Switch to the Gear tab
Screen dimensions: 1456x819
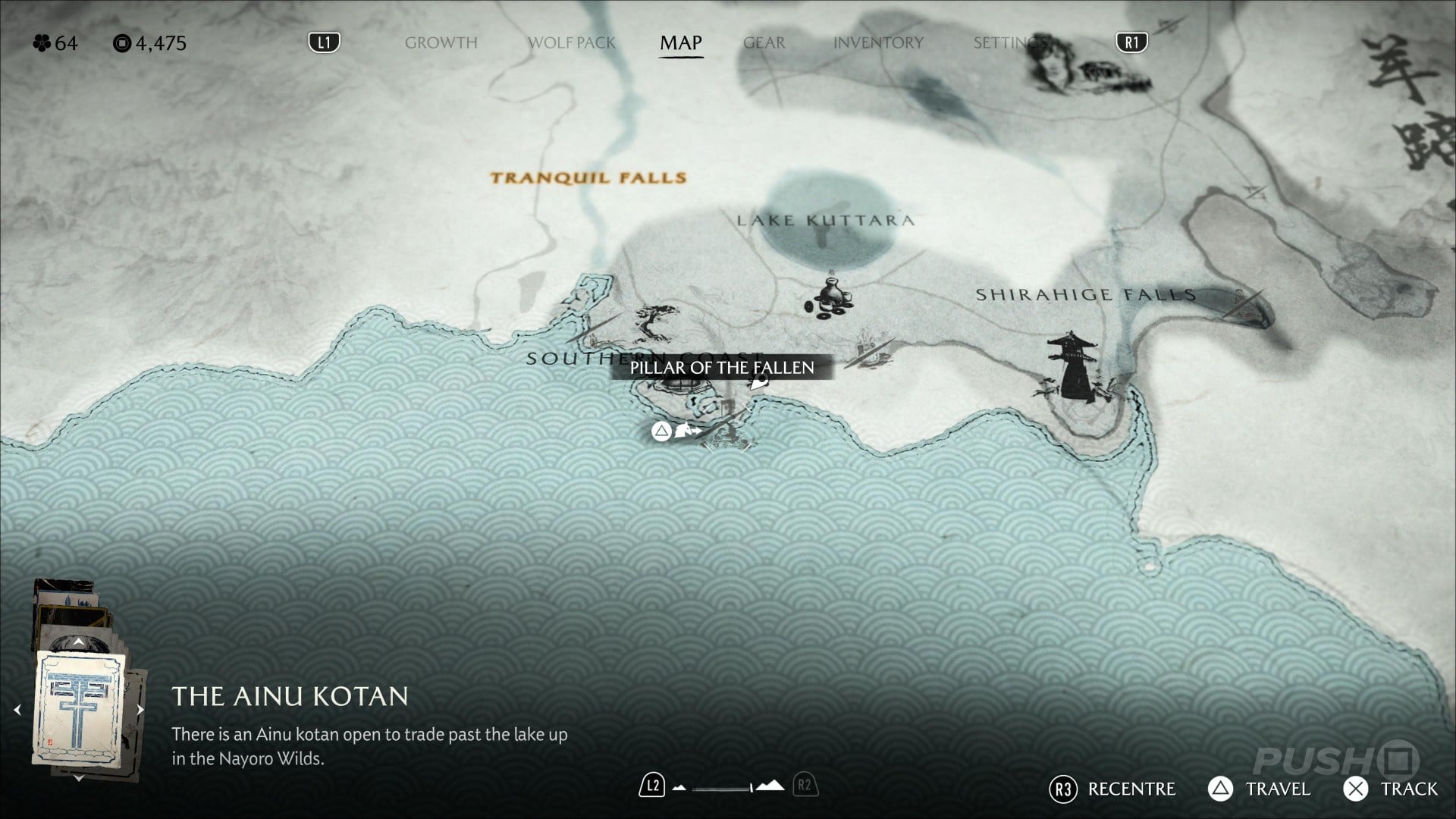click(764, 43)
